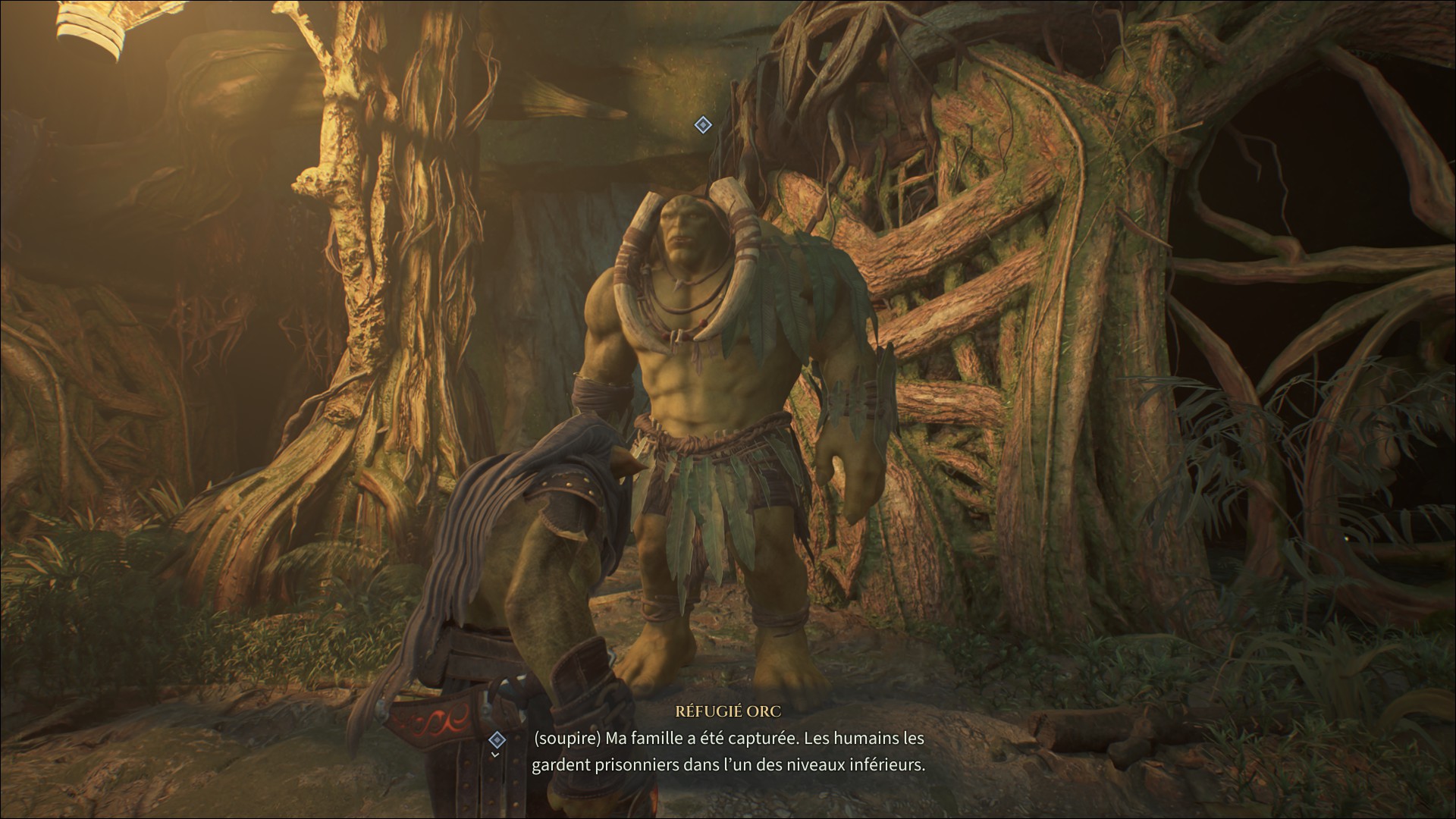Click the diamond objective marker above the orc

703,125
